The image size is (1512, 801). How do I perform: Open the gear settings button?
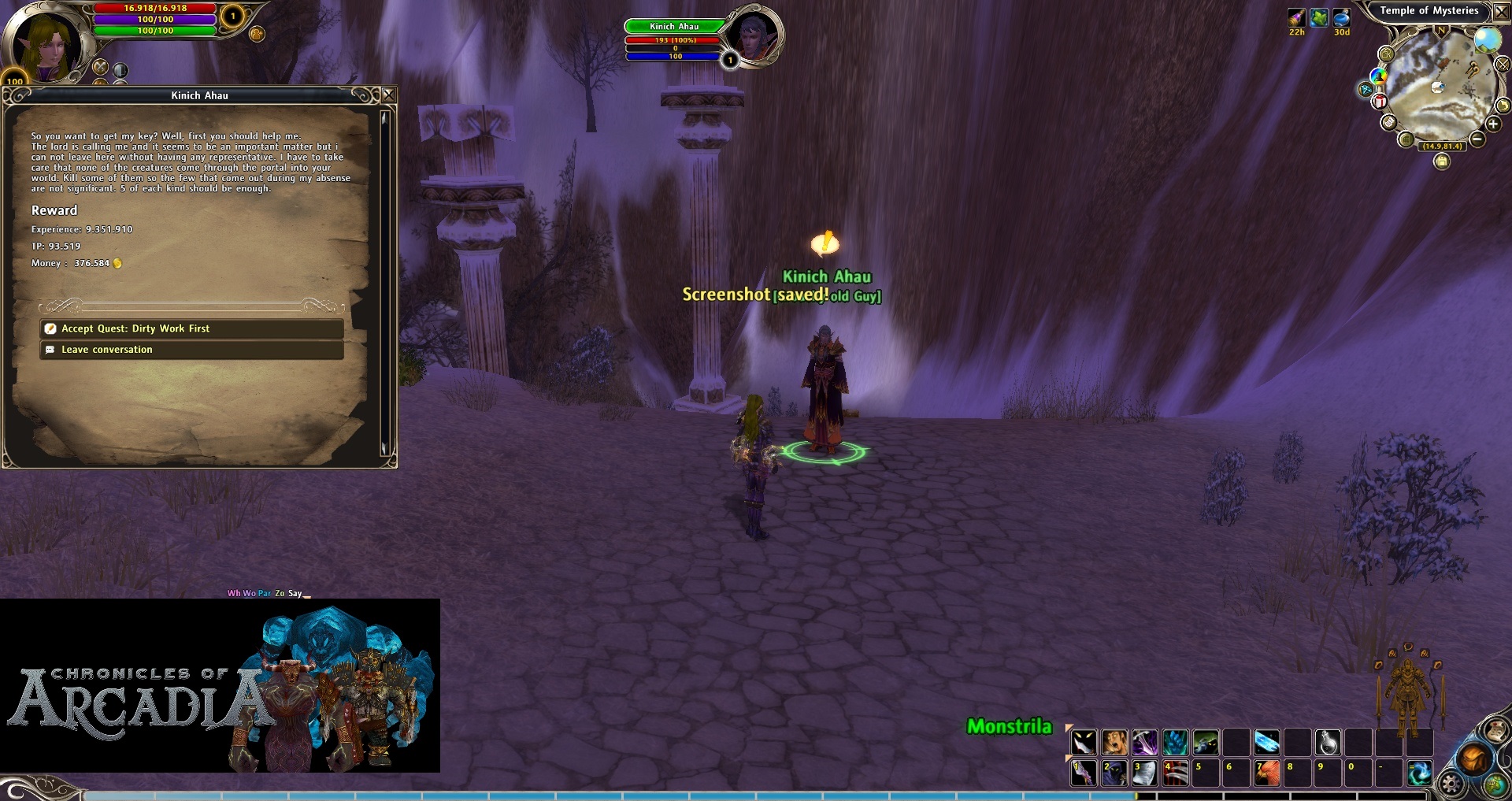point(1451,783)
